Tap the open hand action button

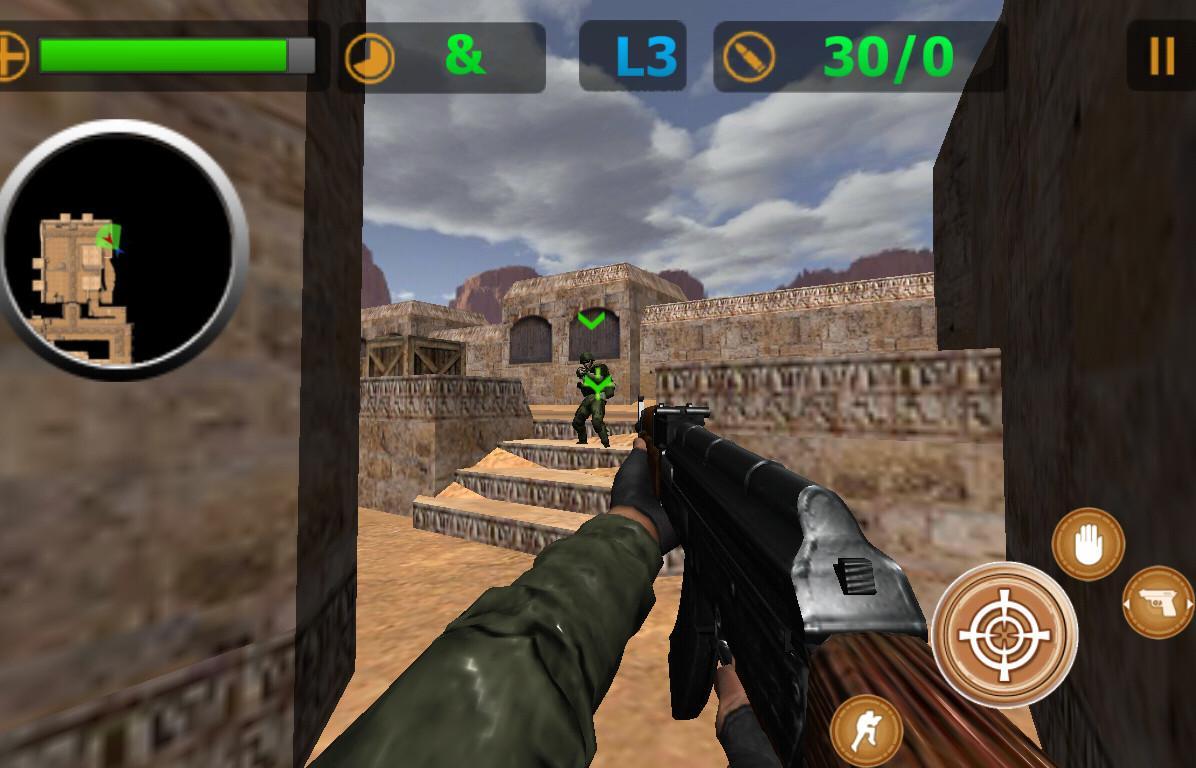pos(1088,545)
